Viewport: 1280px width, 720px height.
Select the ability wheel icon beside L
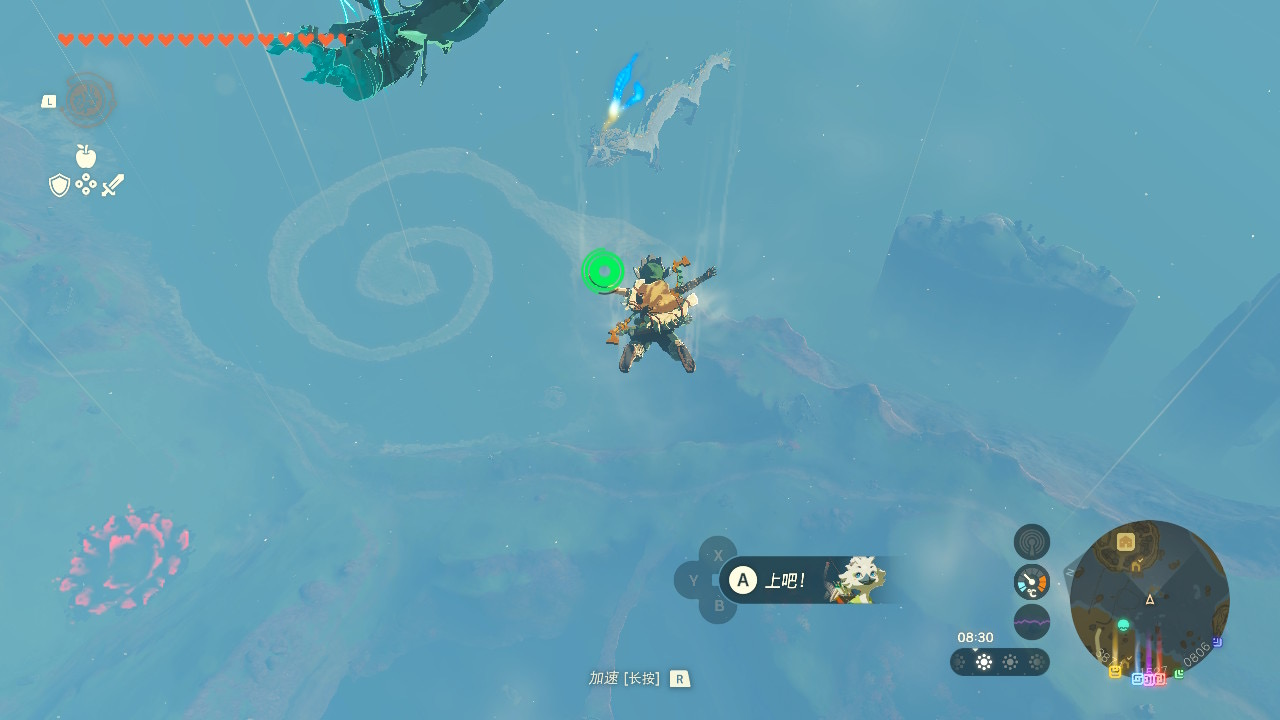coord(89,100)
